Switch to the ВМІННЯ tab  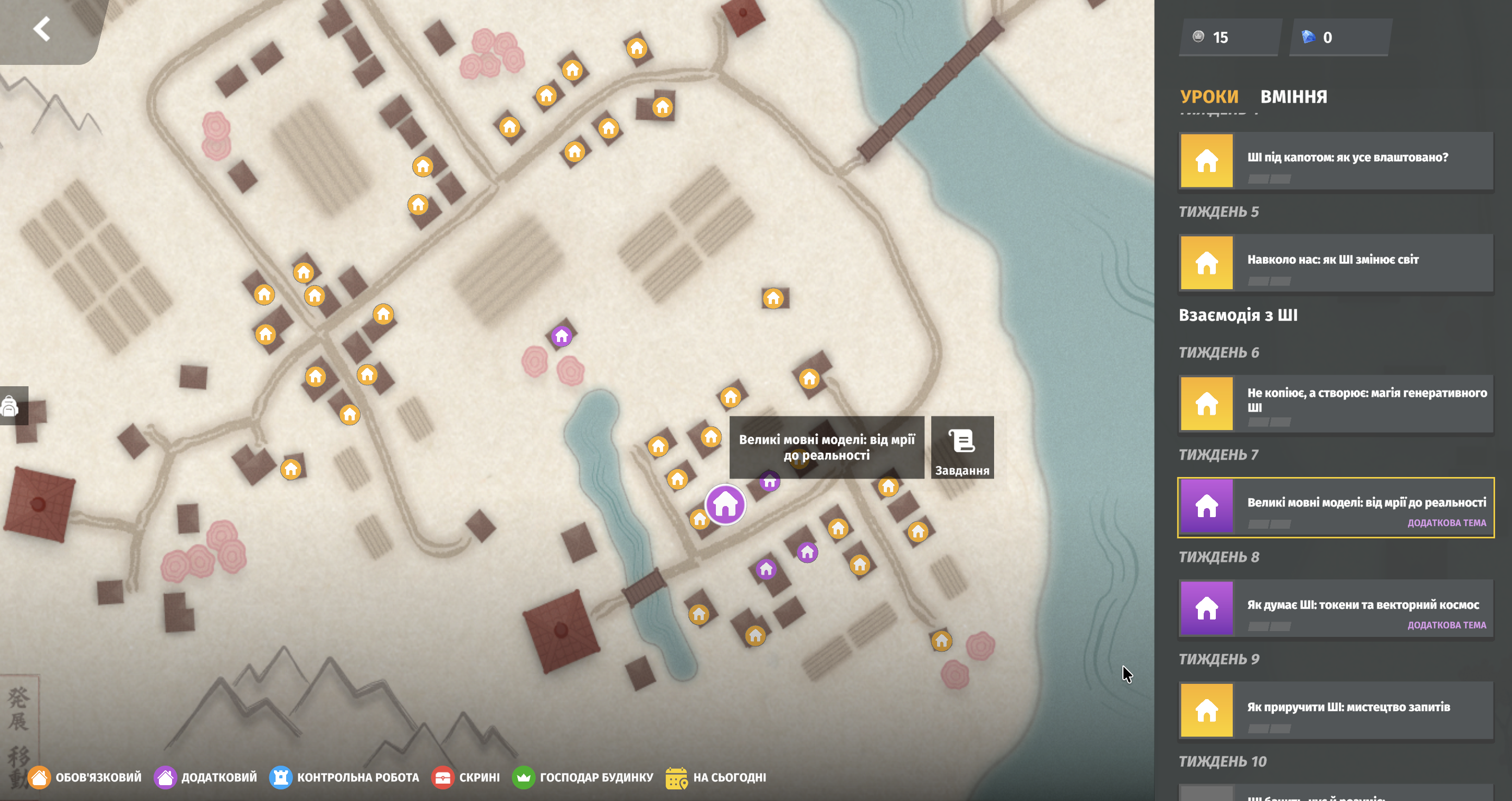(1293, 96)
